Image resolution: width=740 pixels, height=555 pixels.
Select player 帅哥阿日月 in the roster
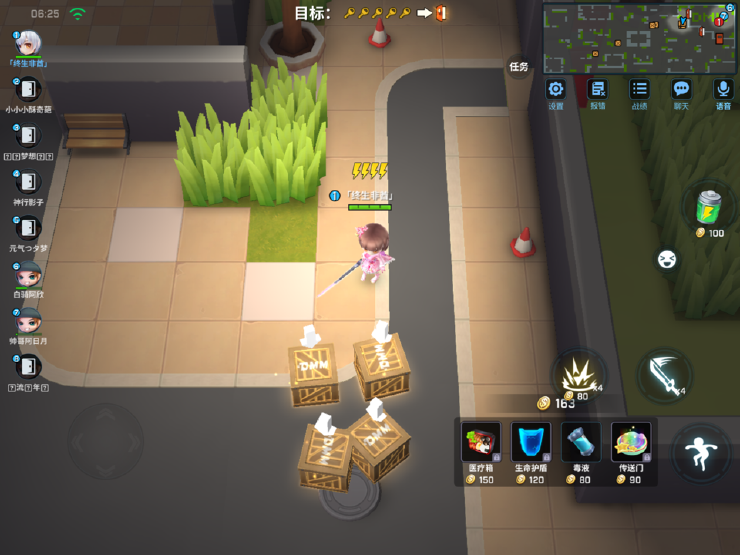click(x=28, y=320)
